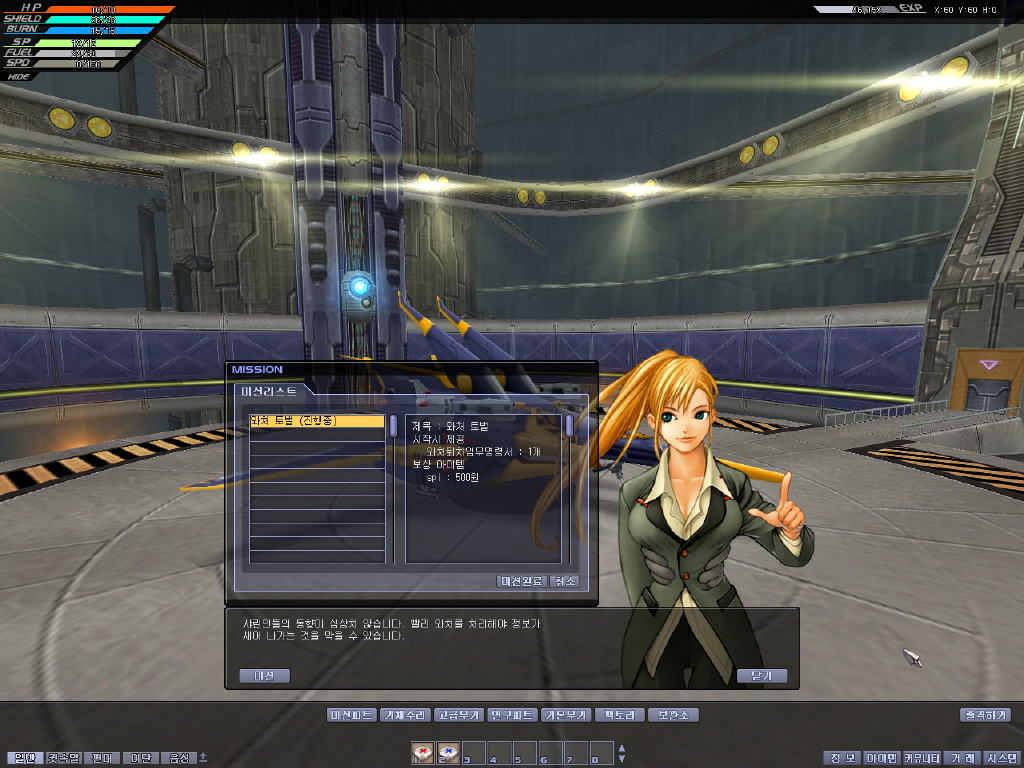
Task: Open the 고급무기 weapon shop
Action: click(x=460, y=715)
